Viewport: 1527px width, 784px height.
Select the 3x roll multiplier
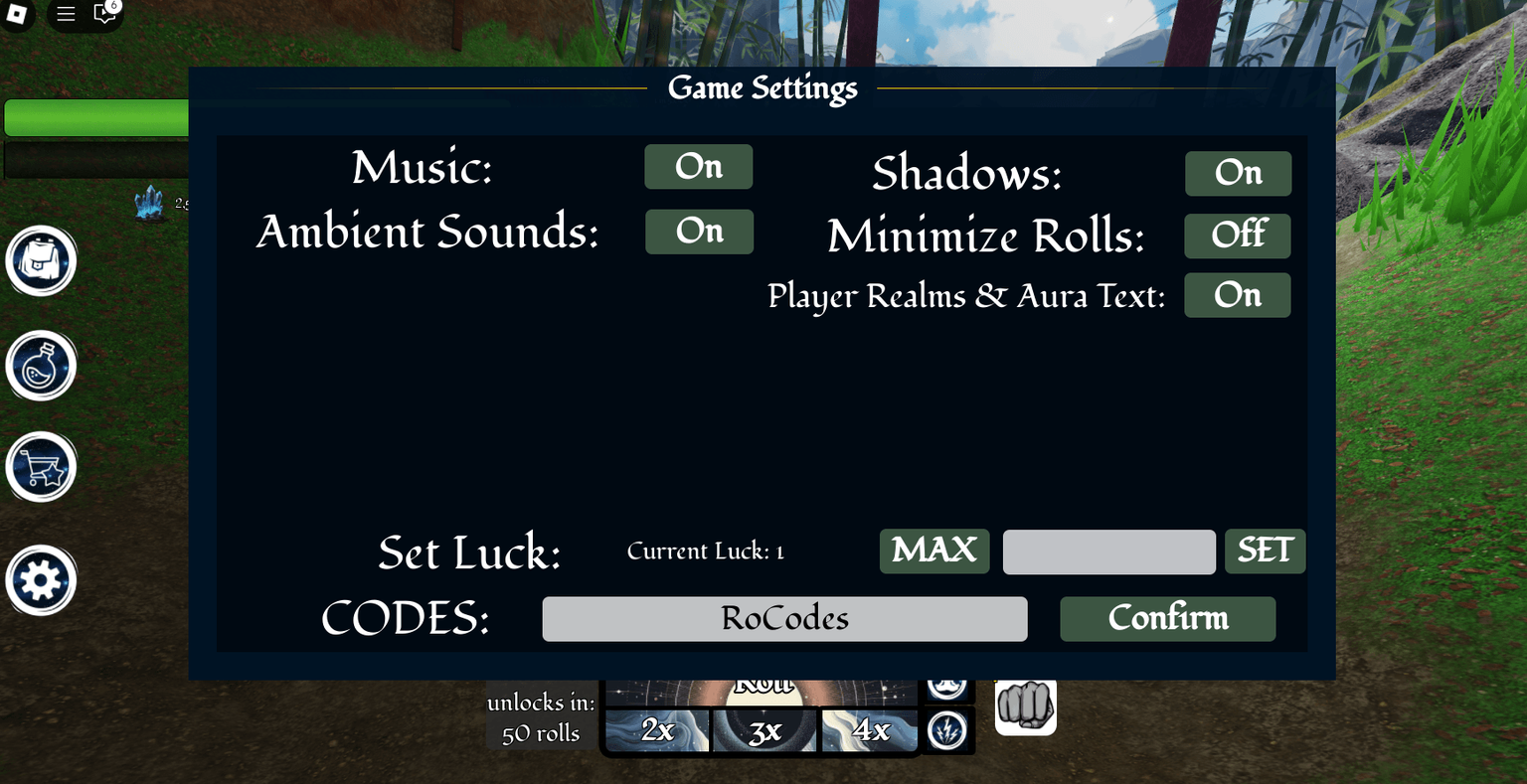coord(763,730)
